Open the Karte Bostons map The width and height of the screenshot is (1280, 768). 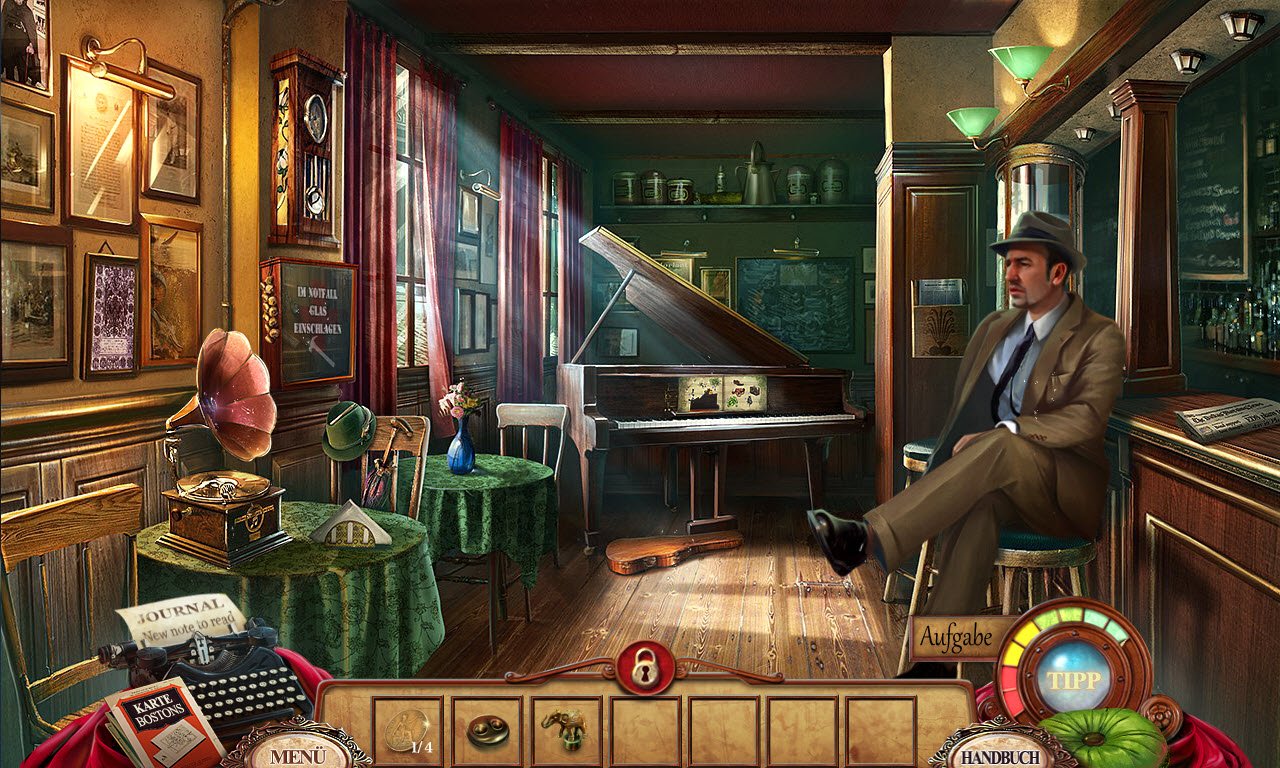click(x=165, y=720)
